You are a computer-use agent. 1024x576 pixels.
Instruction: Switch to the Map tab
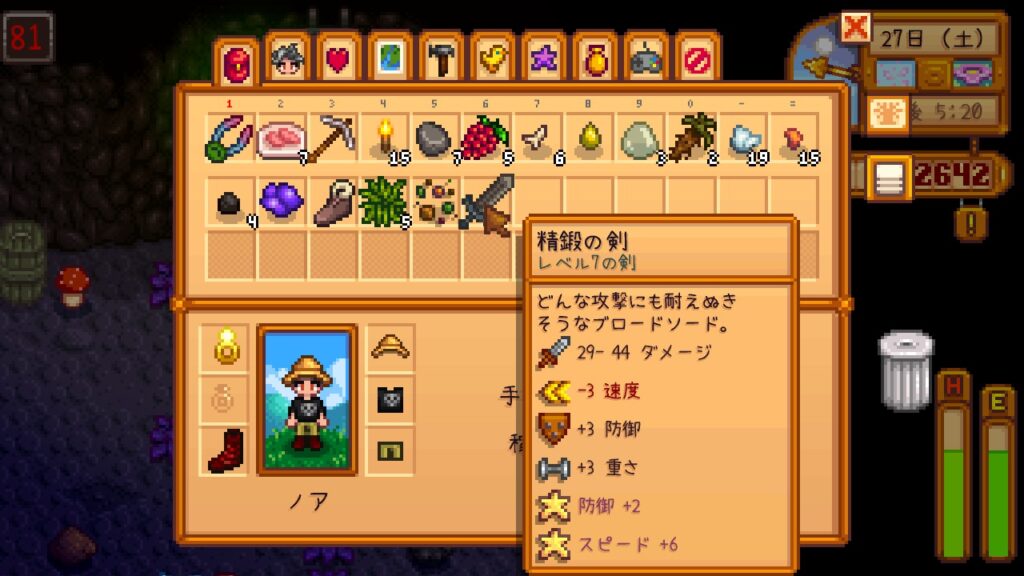391,60
